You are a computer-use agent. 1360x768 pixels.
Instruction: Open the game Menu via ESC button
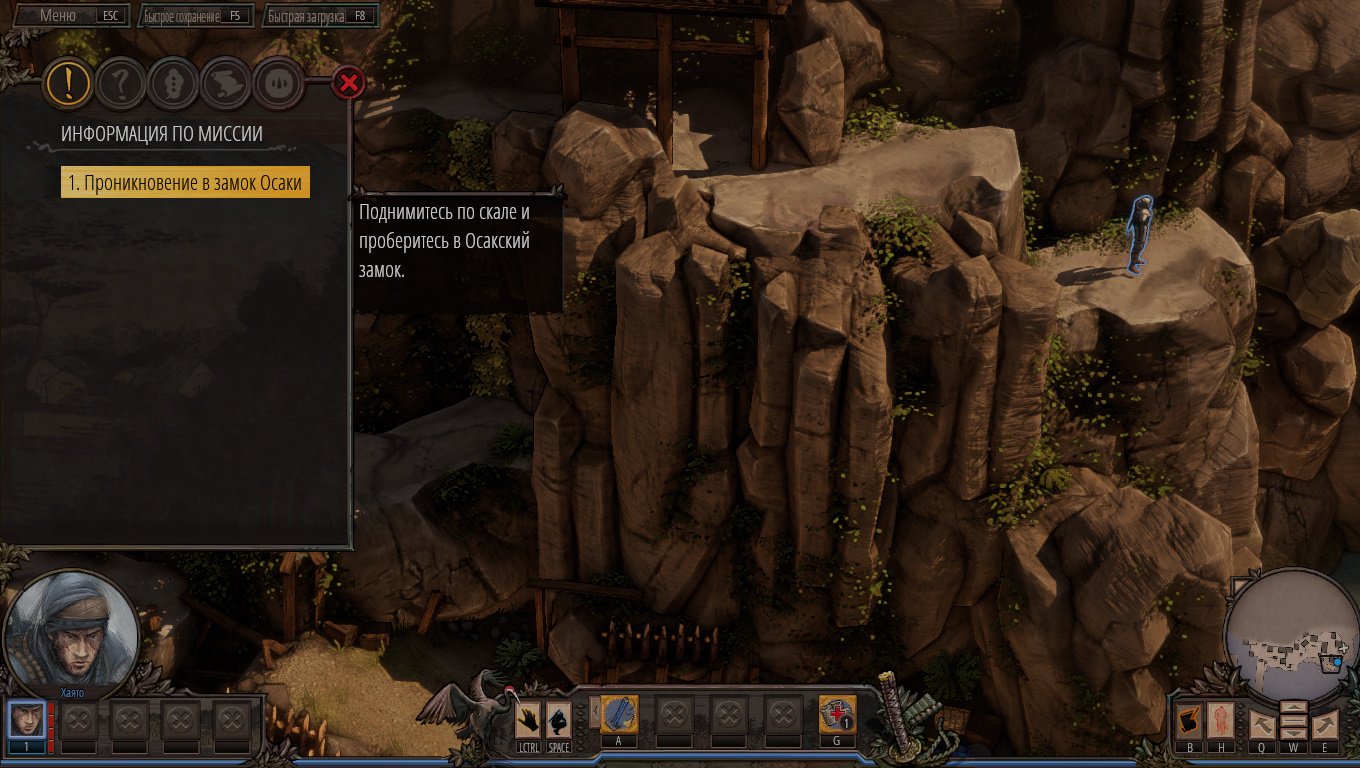[60, 15]
